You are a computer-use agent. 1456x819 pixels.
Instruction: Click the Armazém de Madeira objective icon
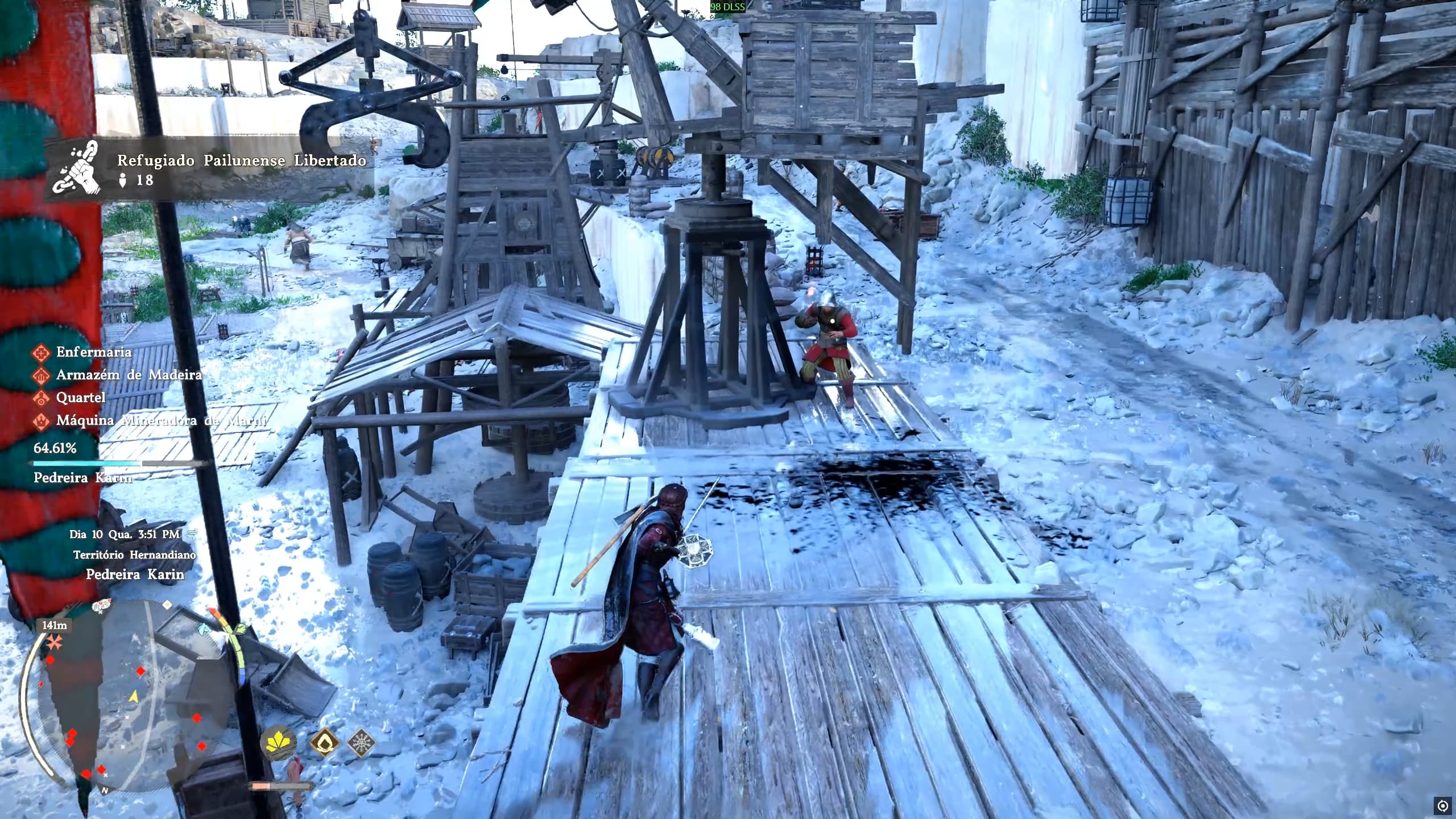(41, 376)
